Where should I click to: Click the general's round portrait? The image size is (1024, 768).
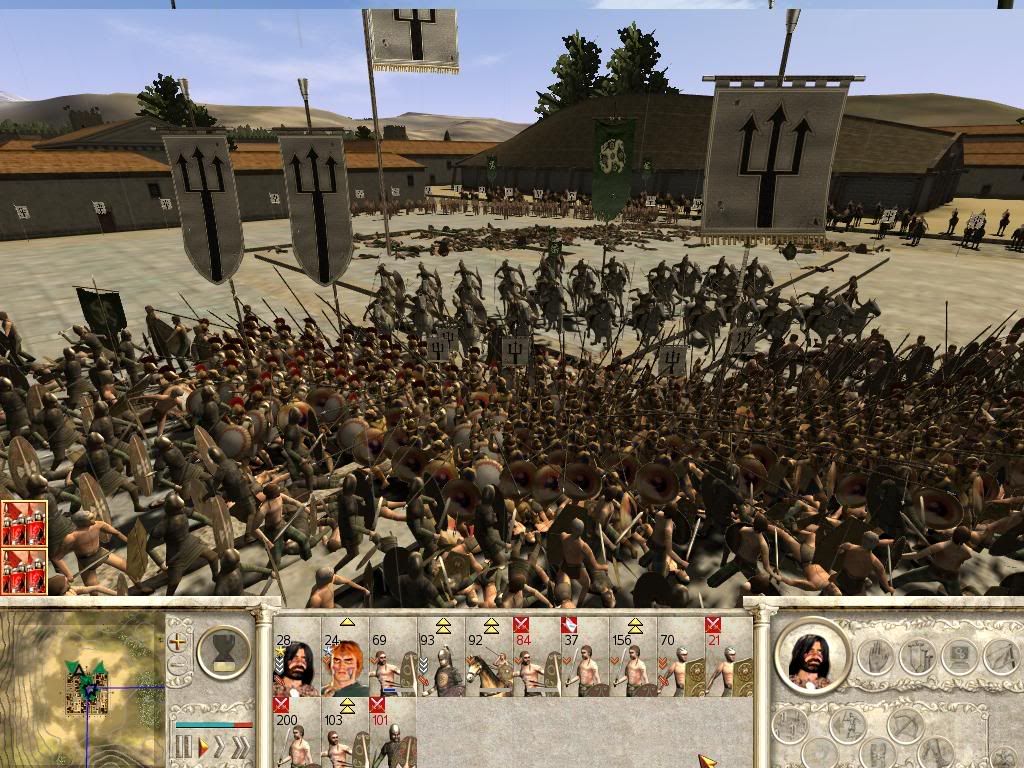point(812,658)
